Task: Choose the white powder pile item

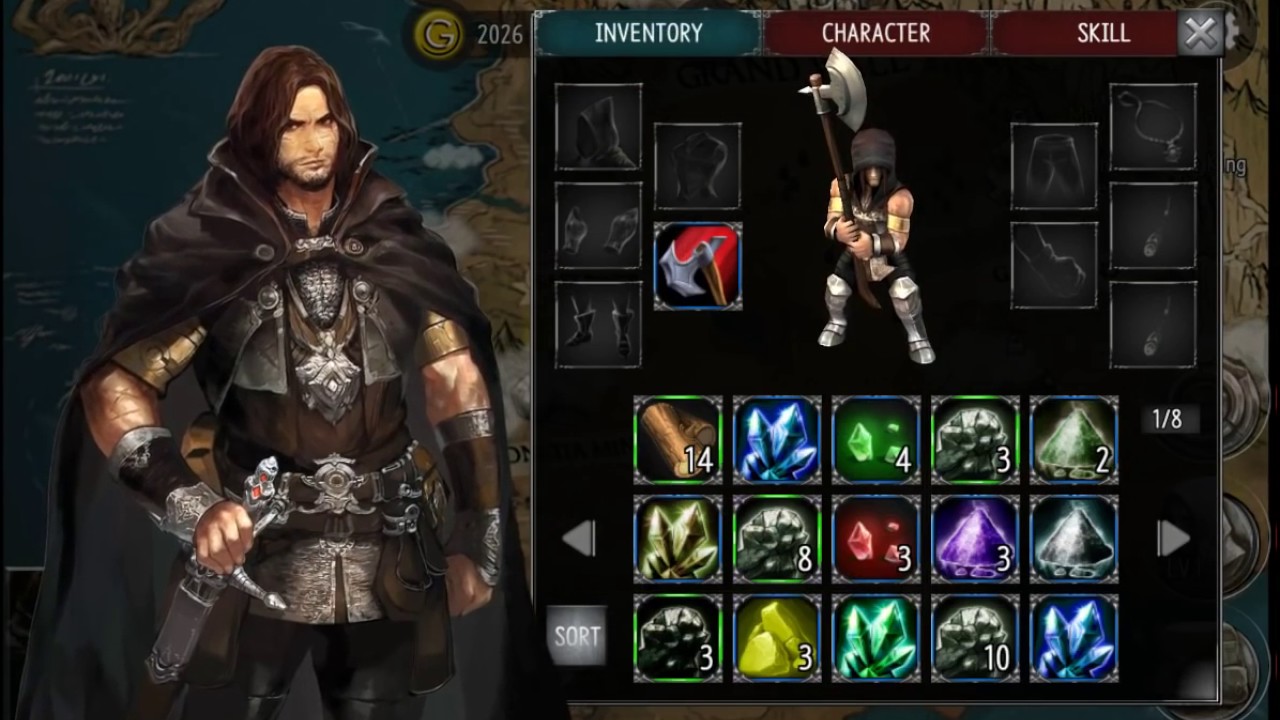Action: coord(1074,539)
